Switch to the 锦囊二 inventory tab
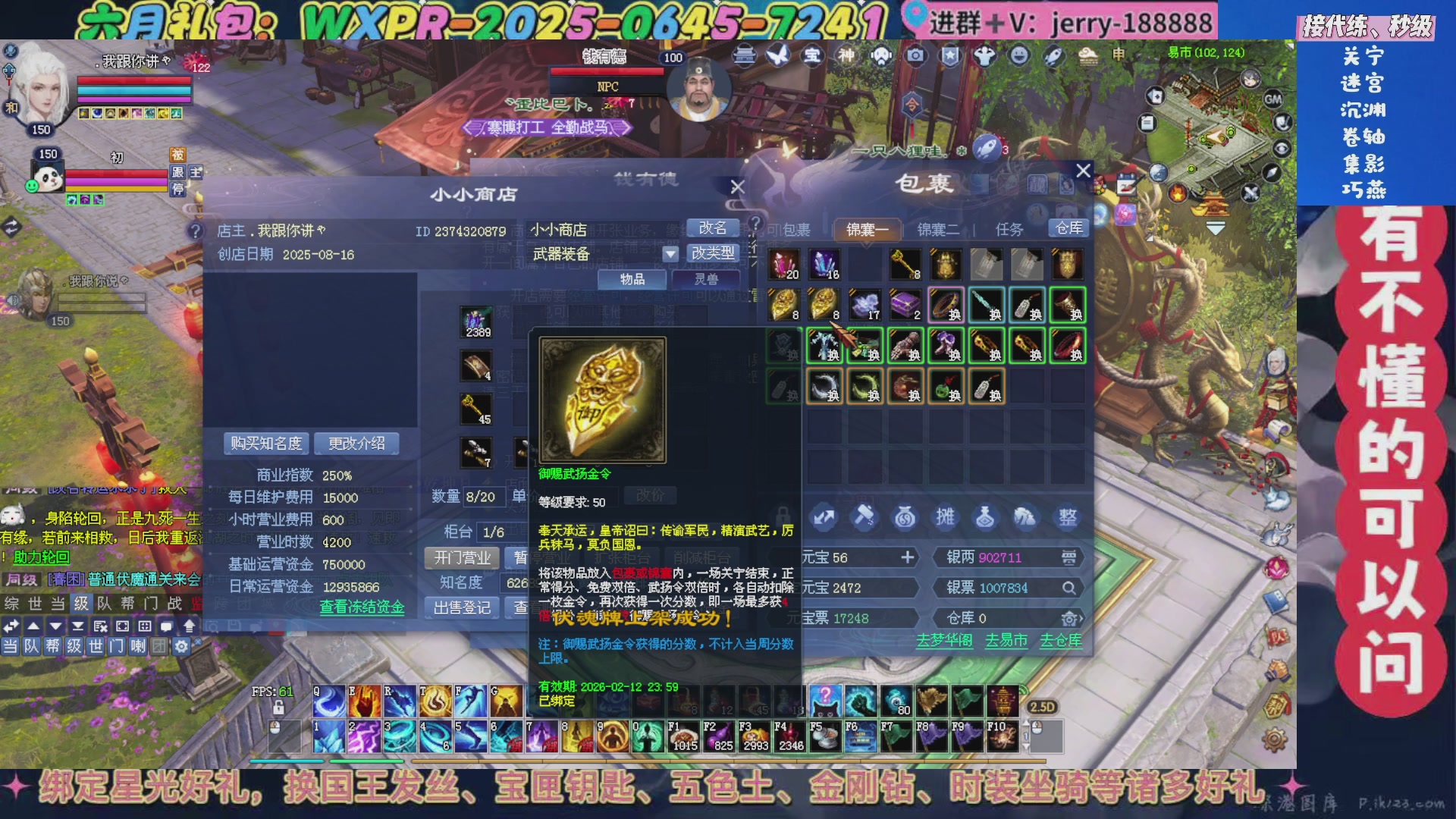Screen dimensions: 1456x819 pyautogui.click(x=938, y=229)
